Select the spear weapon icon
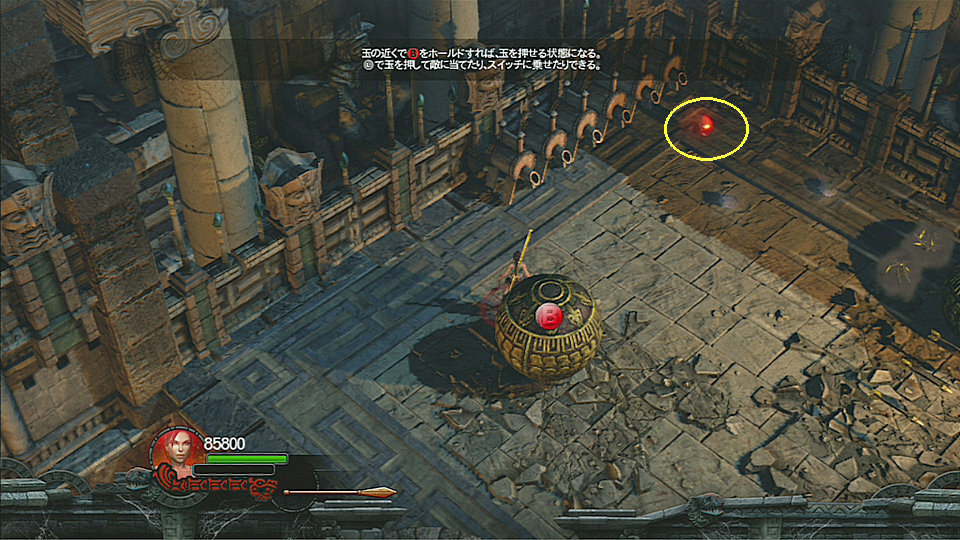The height and width of the screenshot is (540, 960). tap(340, 492)
